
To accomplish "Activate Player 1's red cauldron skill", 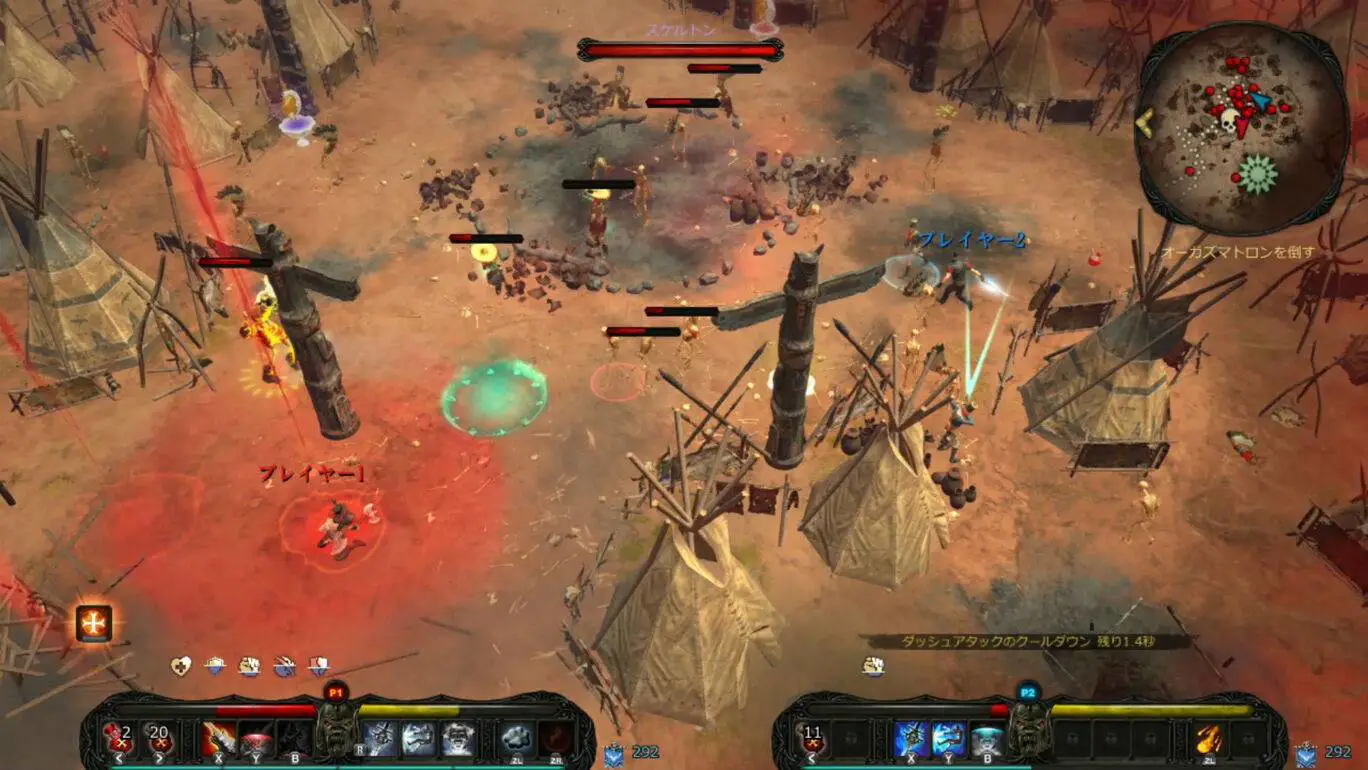I will click(x=256, y=738).
